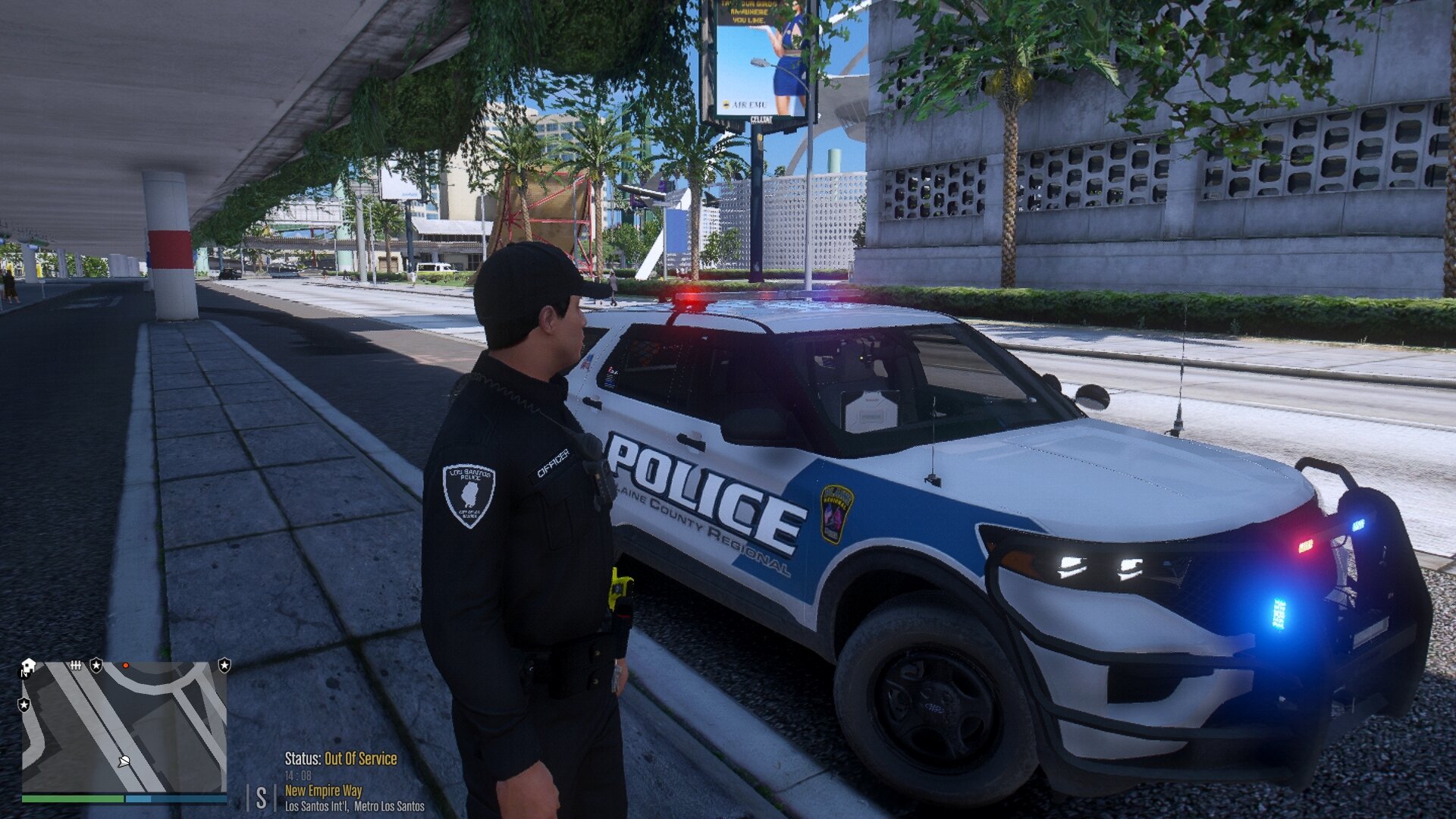The height and width of the screenshot is (819, 1456).
Task: Click the minimap in the corner
Action: tap(124, 726)
